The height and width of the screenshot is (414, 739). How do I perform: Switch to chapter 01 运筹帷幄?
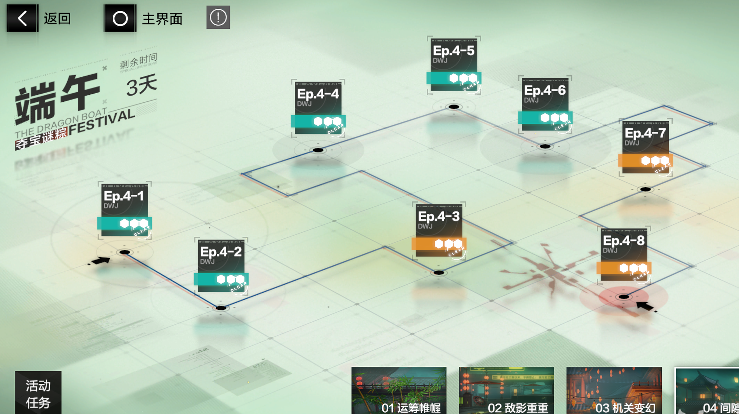(x=399, y=391)
